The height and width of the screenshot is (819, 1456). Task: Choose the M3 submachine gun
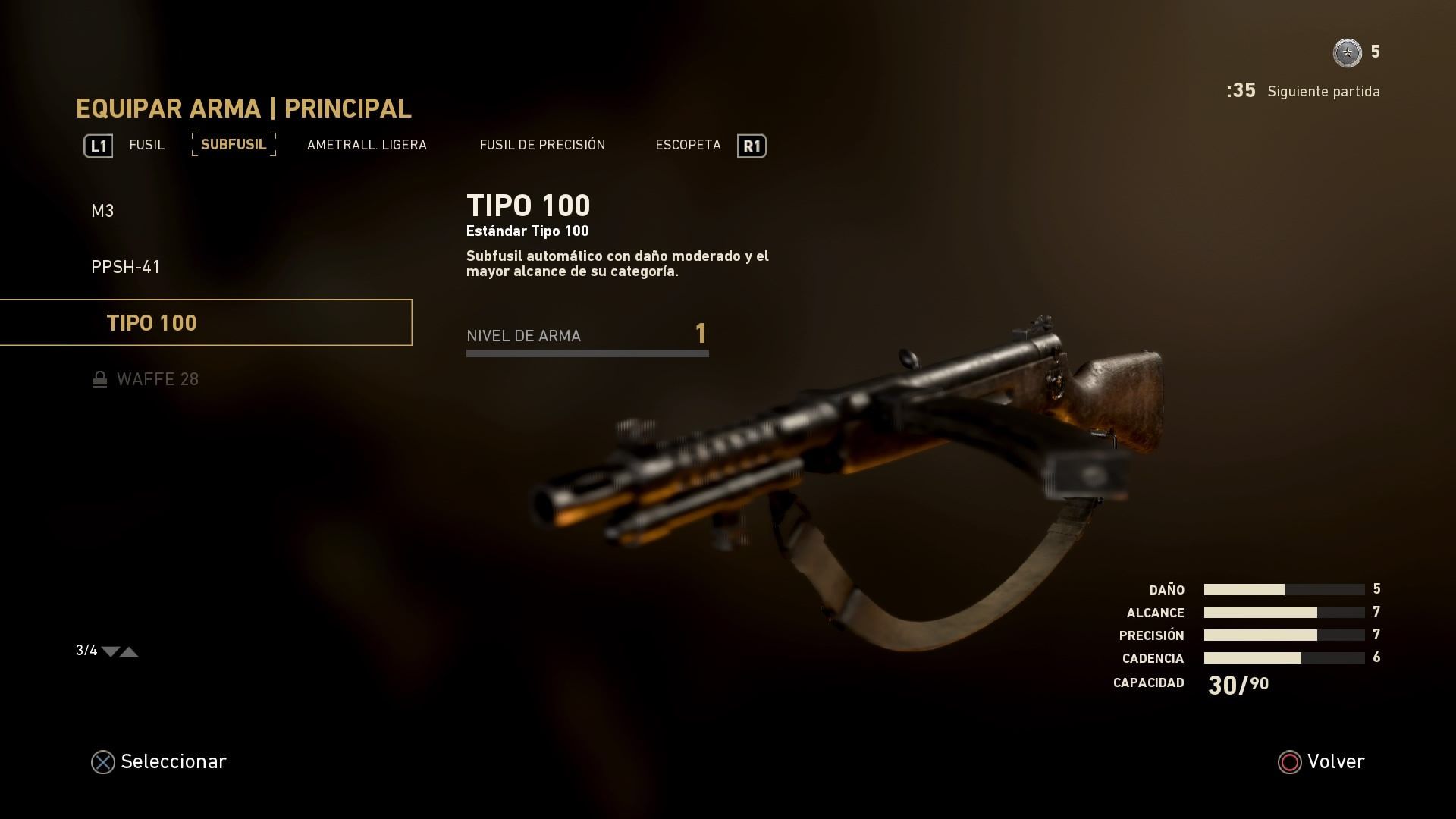click(x=102, y=211)
